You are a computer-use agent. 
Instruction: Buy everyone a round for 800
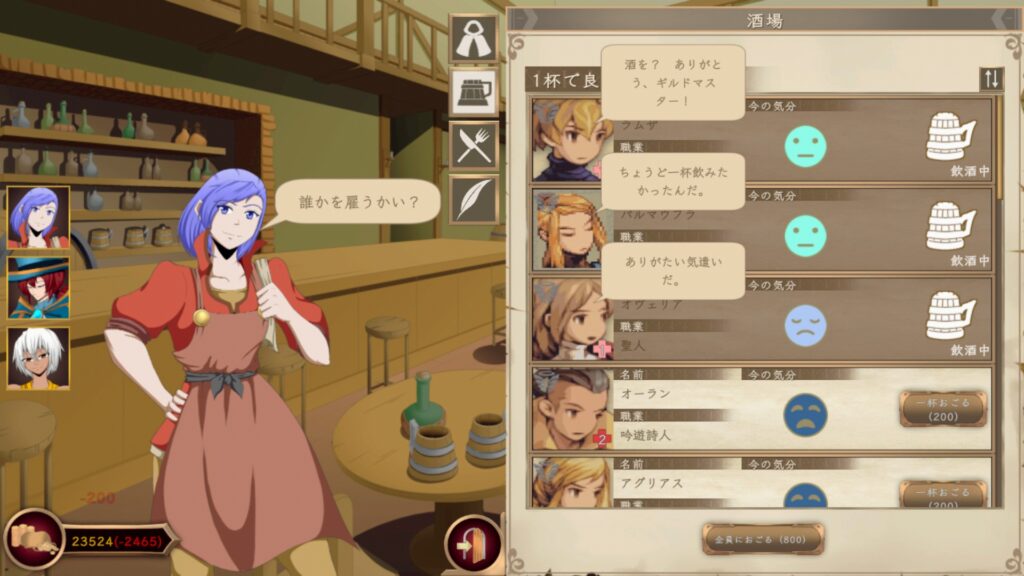[763, 539]
